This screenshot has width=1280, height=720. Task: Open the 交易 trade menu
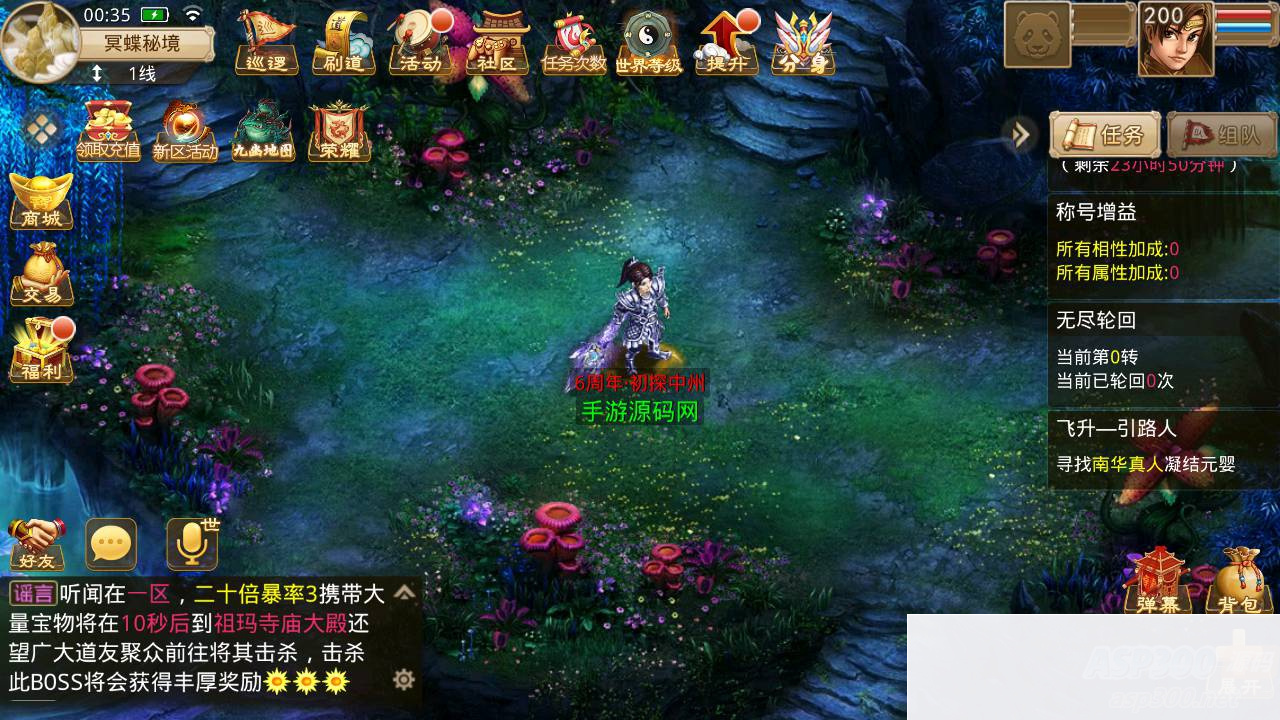pyautogui.click(x=41, y=273)
